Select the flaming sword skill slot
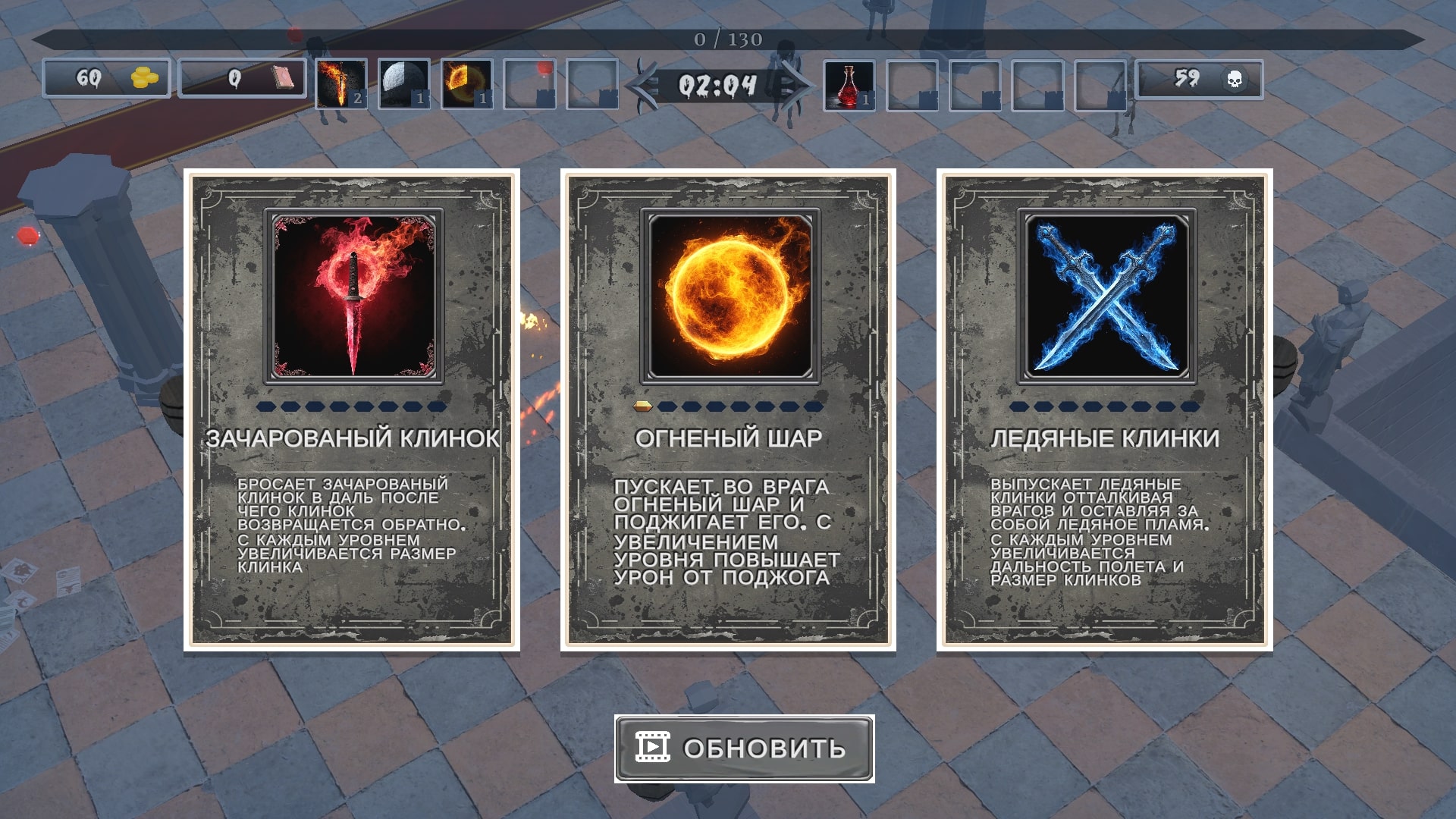This screenshot has width=1456, height=819. coord(341,83)
